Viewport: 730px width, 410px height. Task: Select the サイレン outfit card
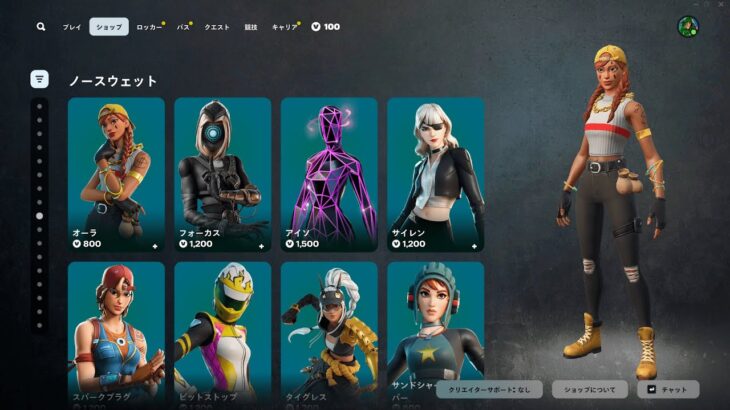(x=436, y=174)
